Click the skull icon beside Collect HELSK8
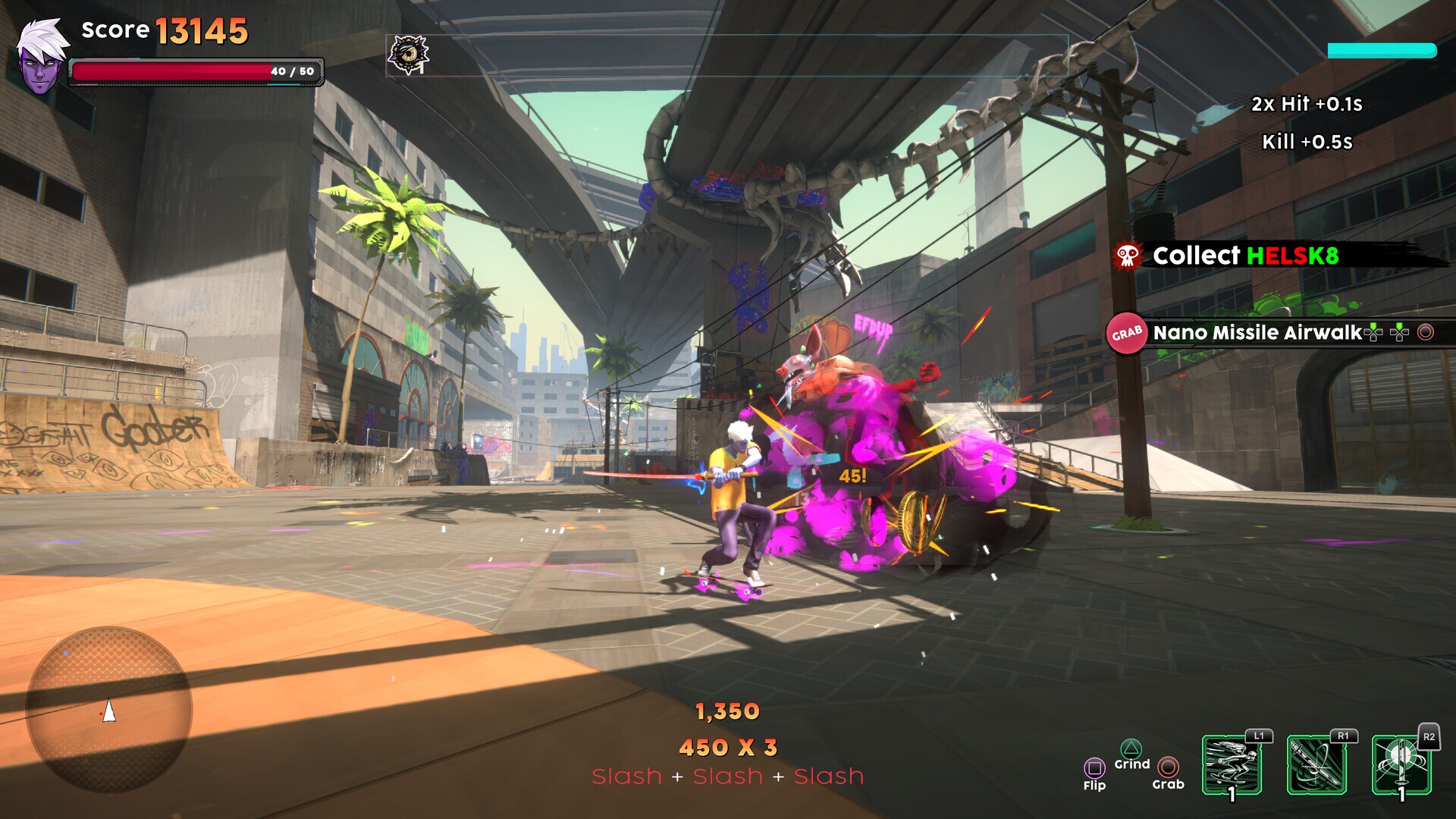The height and width of the screenshot is (819, 1456). click(x=1128, y=257)
